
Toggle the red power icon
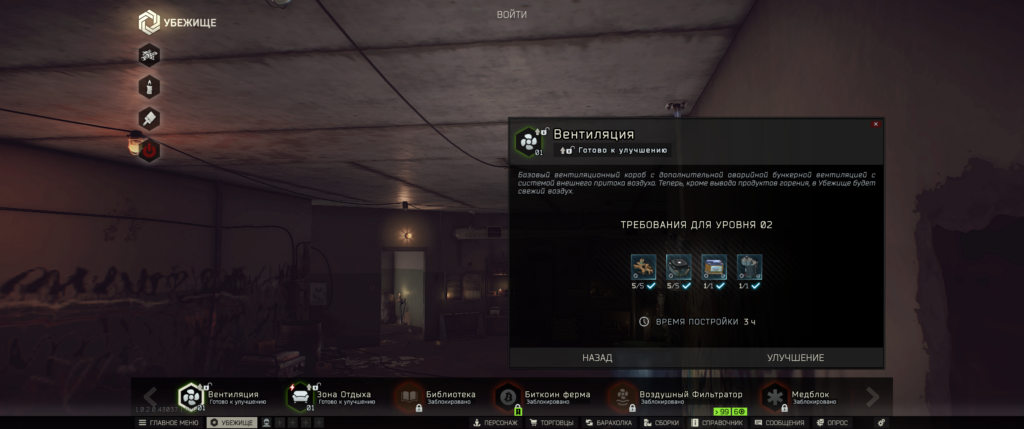[x=149, y=150]
